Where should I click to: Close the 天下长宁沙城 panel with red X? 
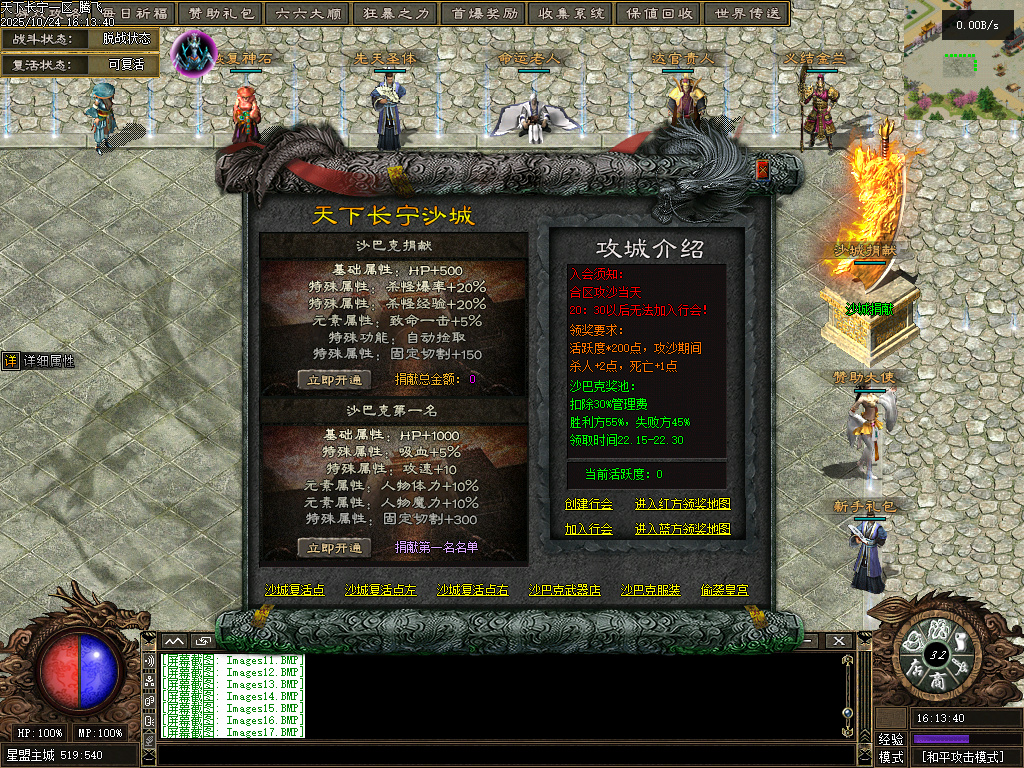tap(763, 170)
